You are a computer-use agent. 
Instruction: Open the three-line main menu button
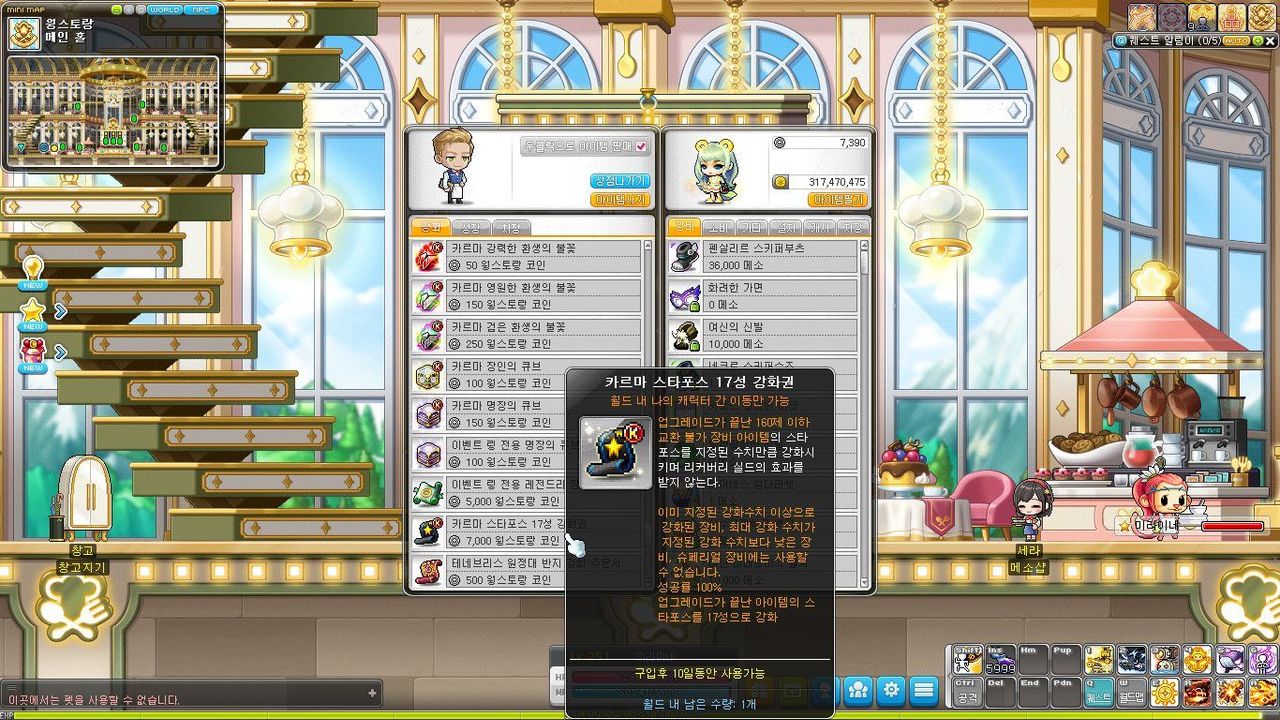pos(923,690)
